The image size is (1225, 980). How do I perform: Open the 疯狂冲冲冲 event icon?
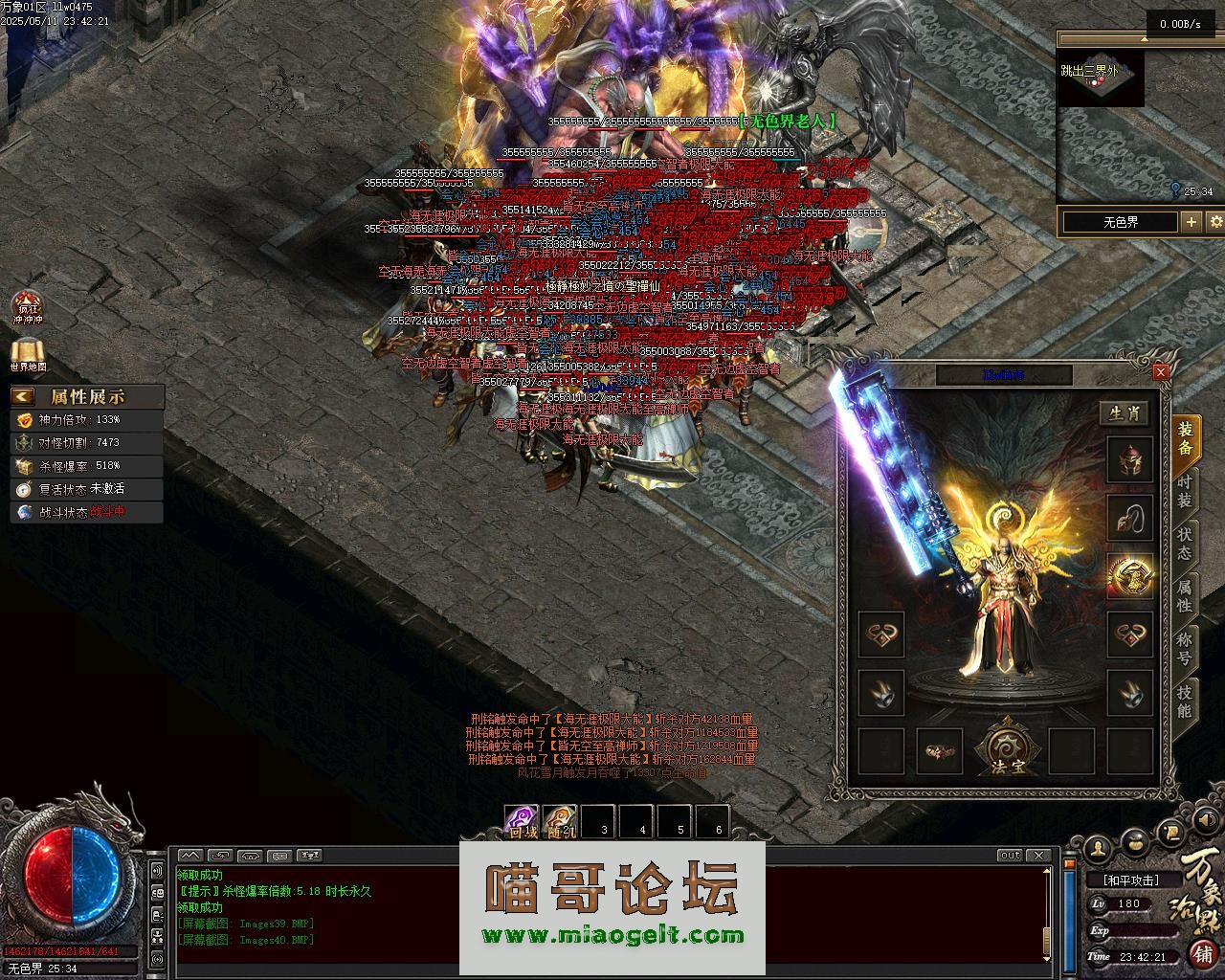tap(28, 308)
